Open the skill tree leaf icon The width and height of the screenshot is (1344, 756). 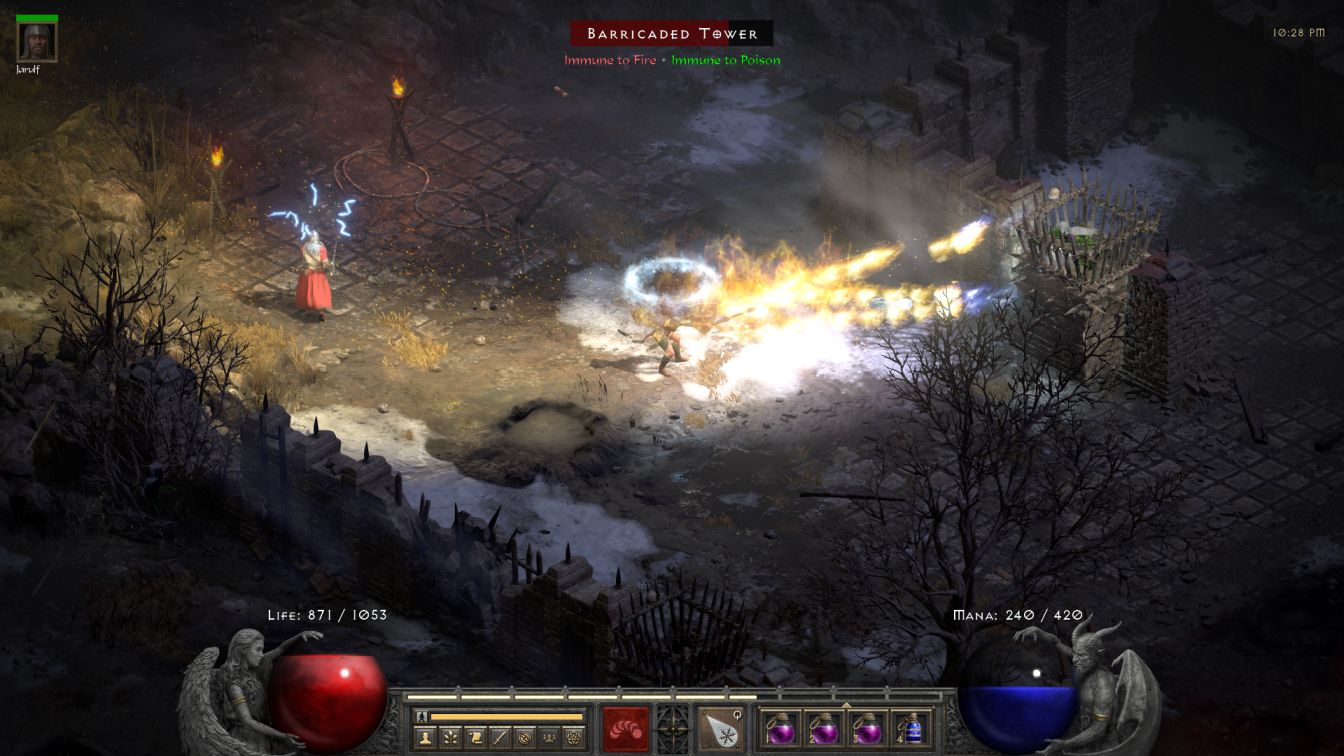tap(449, 738)
